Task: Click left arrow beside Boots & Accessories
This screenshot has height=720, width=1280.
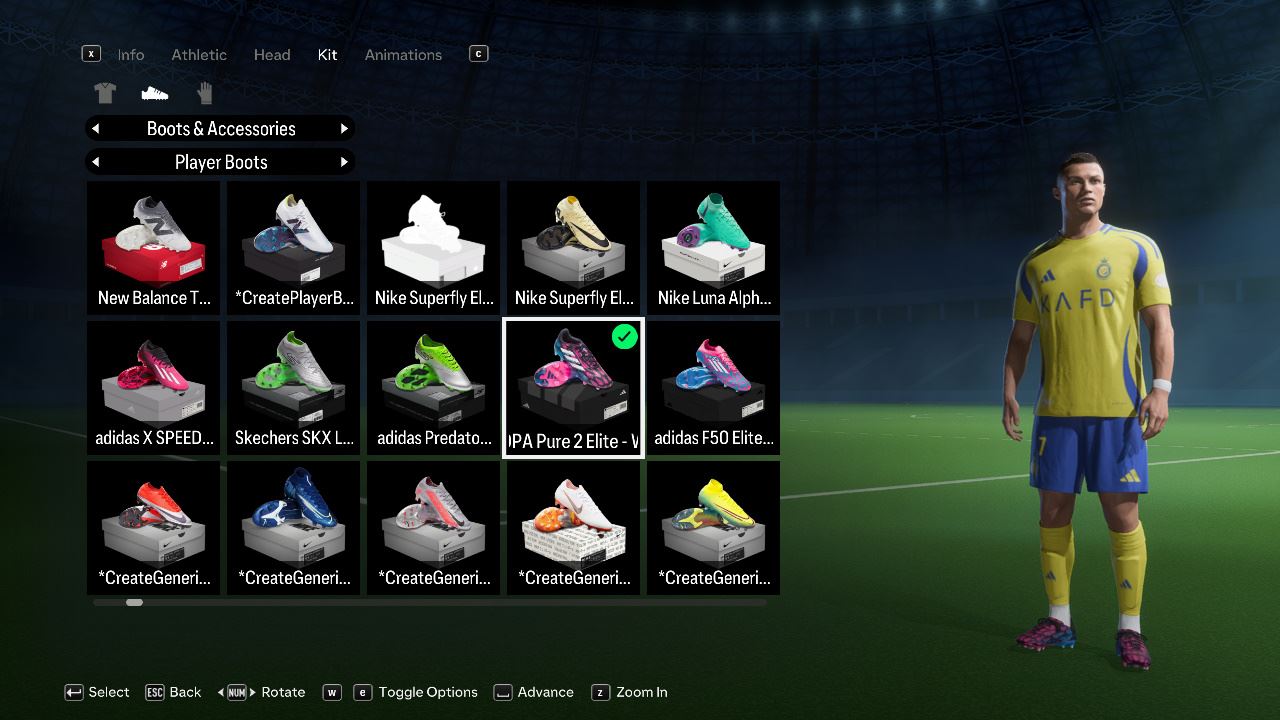Action: pyautogui.click(x=96, y=129)
